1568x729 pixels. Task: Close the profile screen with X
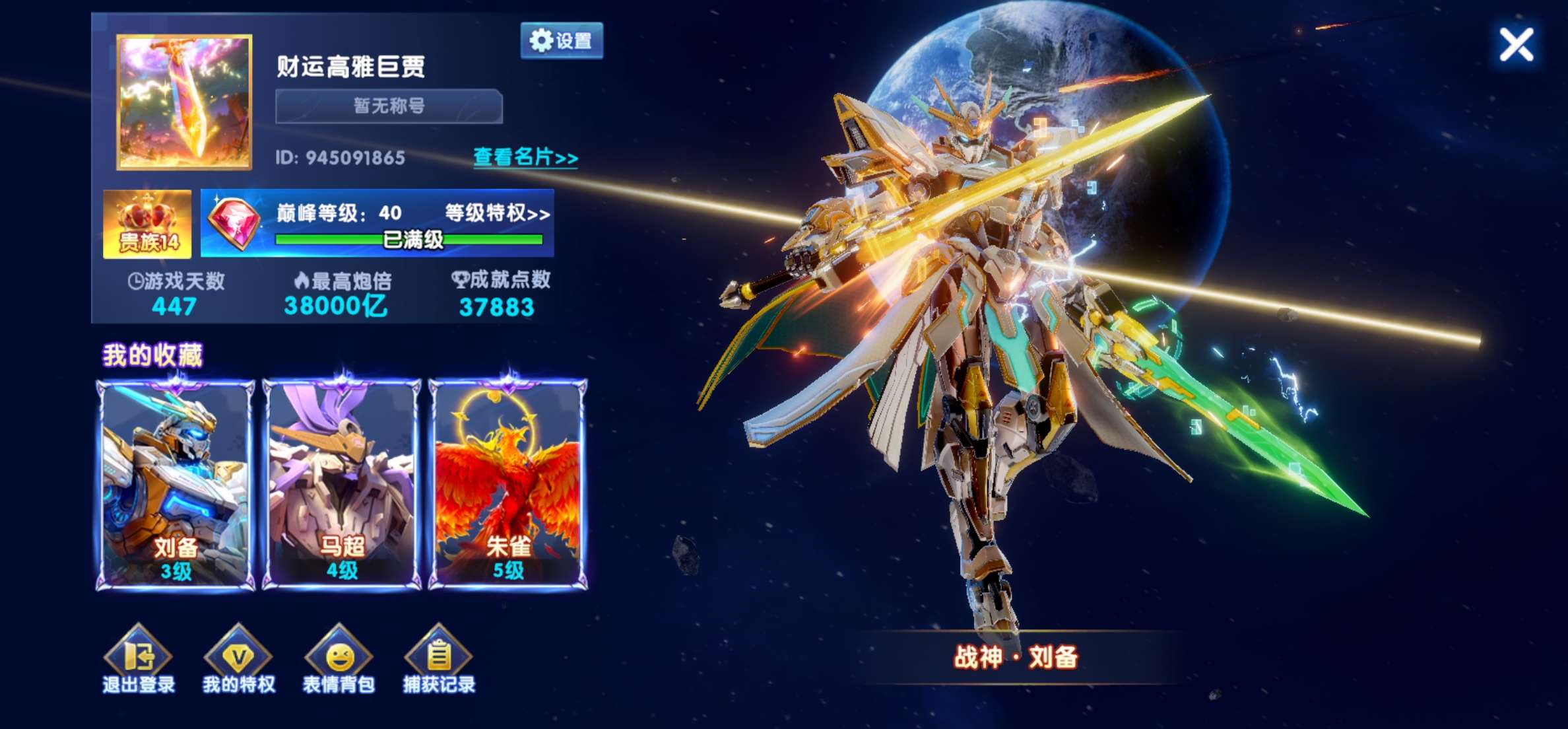(1516, 45)
